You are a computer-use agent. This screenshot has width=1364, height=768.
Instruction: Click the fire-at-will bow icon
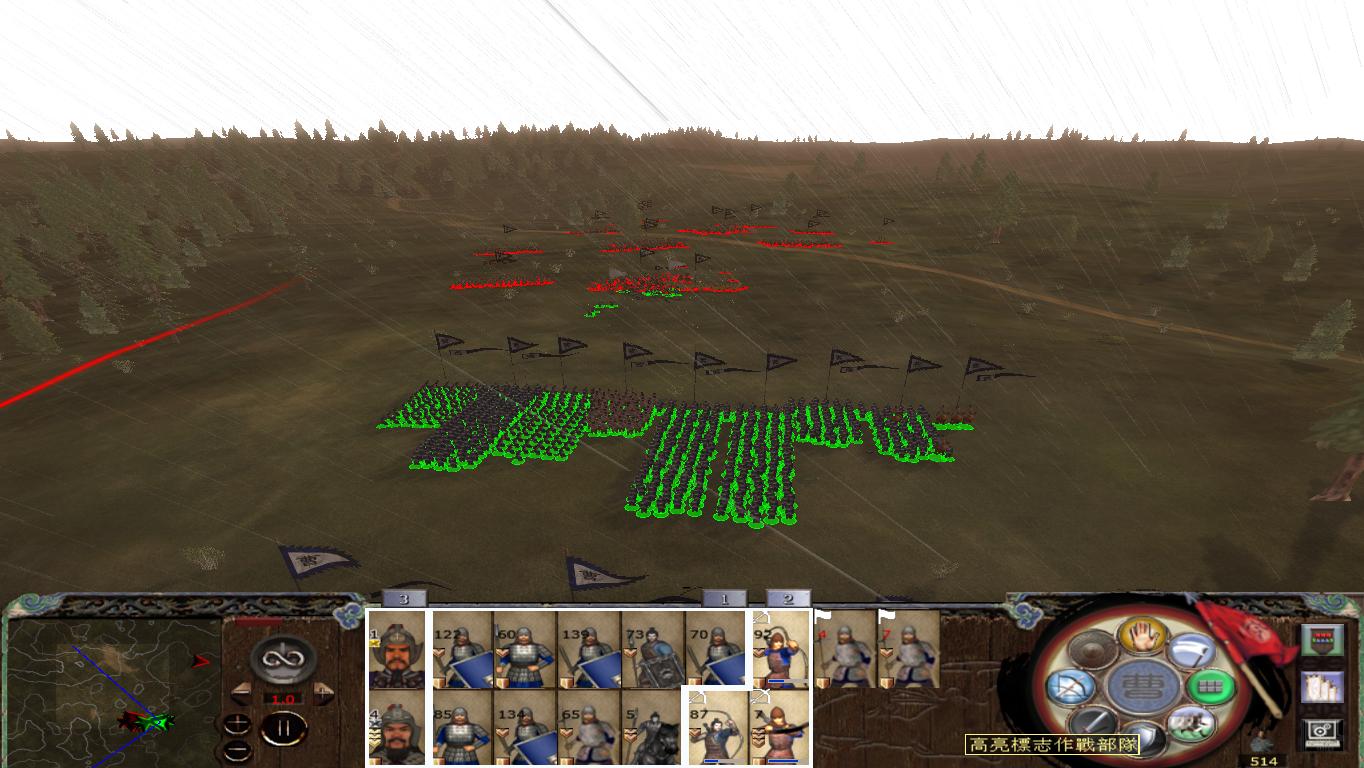click(1069, 685)
